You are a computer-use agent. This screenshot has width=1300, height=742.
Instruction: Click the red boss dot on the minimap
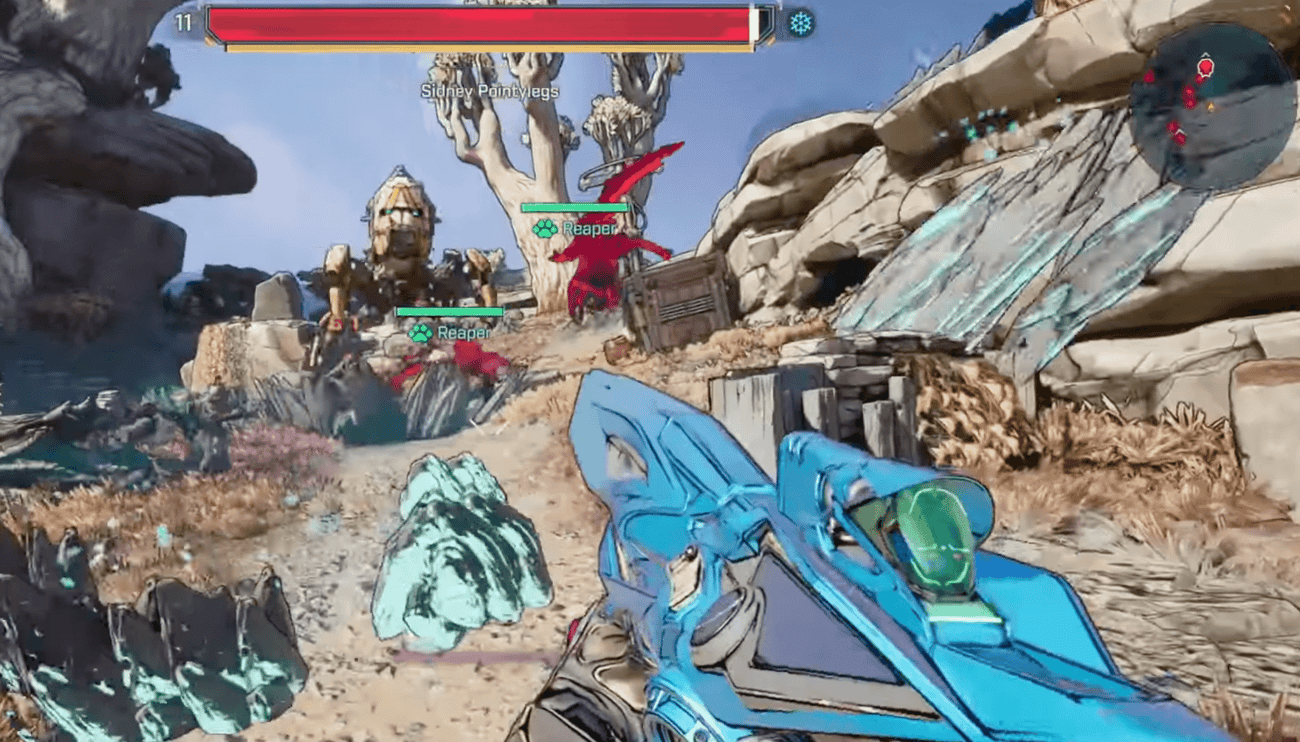[1205, 67]
